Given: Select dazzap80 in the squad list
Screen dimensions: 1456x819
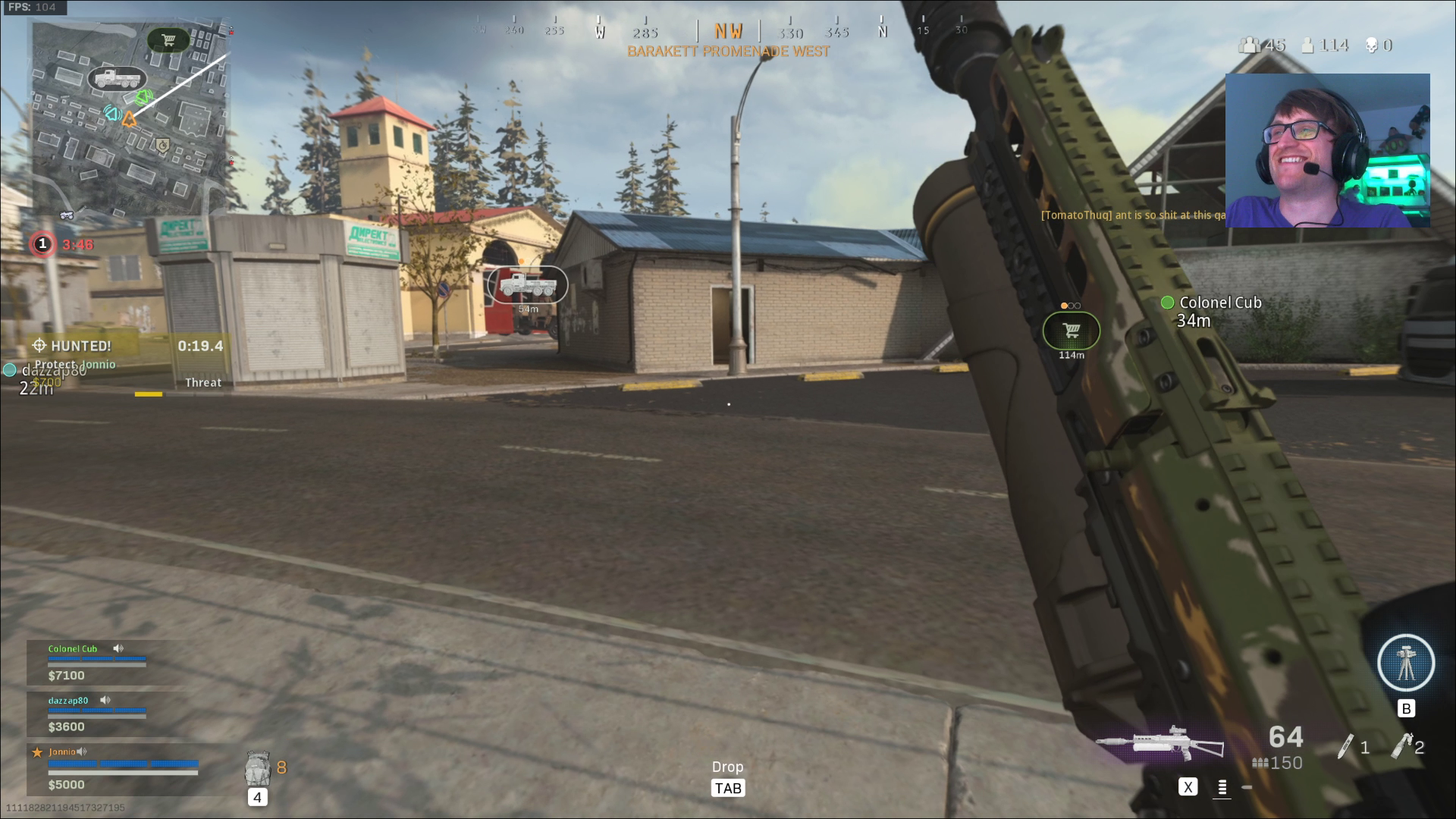Looking at the screenshot, I should pos(68,701).
